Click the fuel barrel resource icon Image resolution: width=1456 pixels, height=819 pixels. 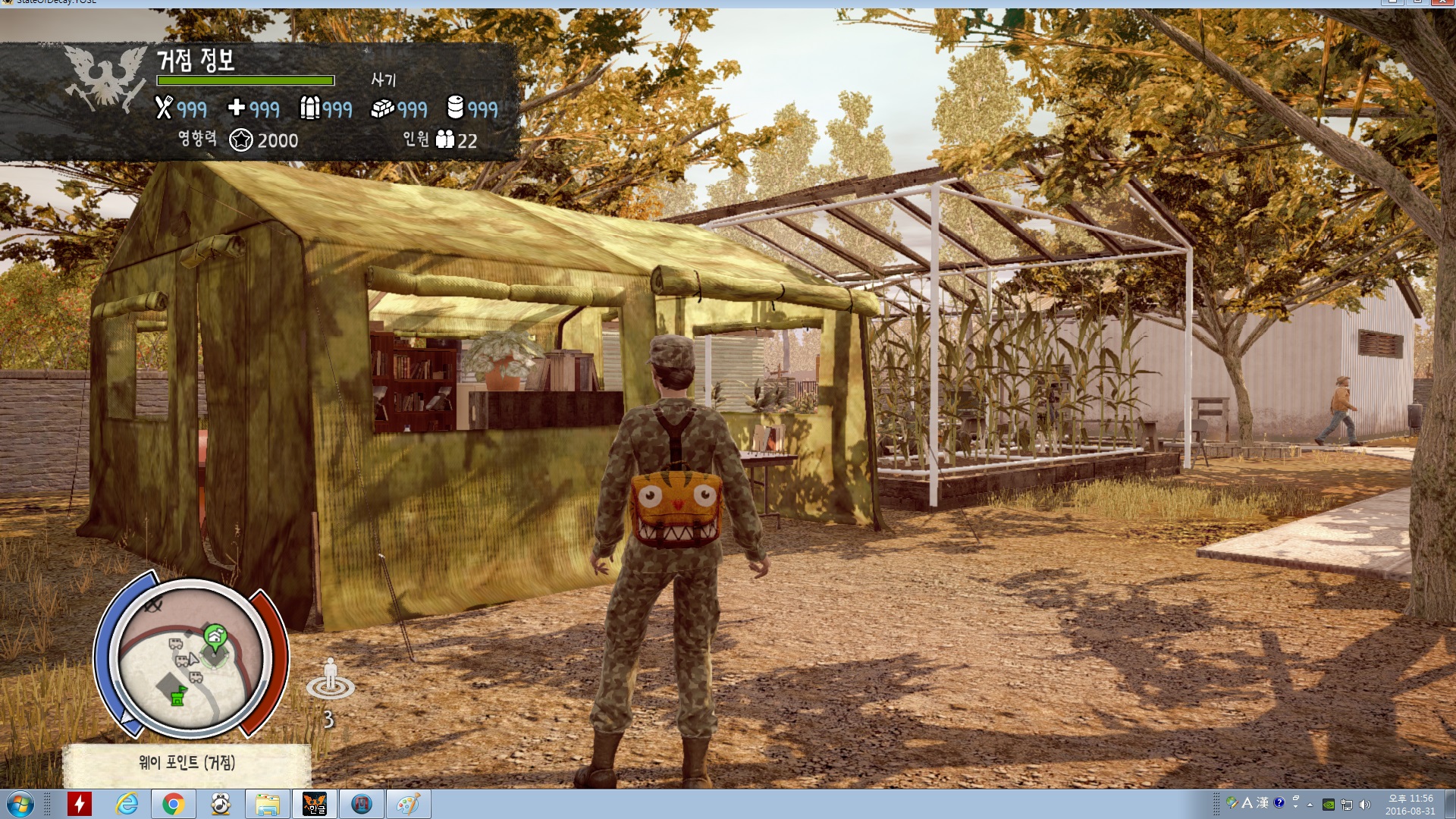(x=455, y=108)
